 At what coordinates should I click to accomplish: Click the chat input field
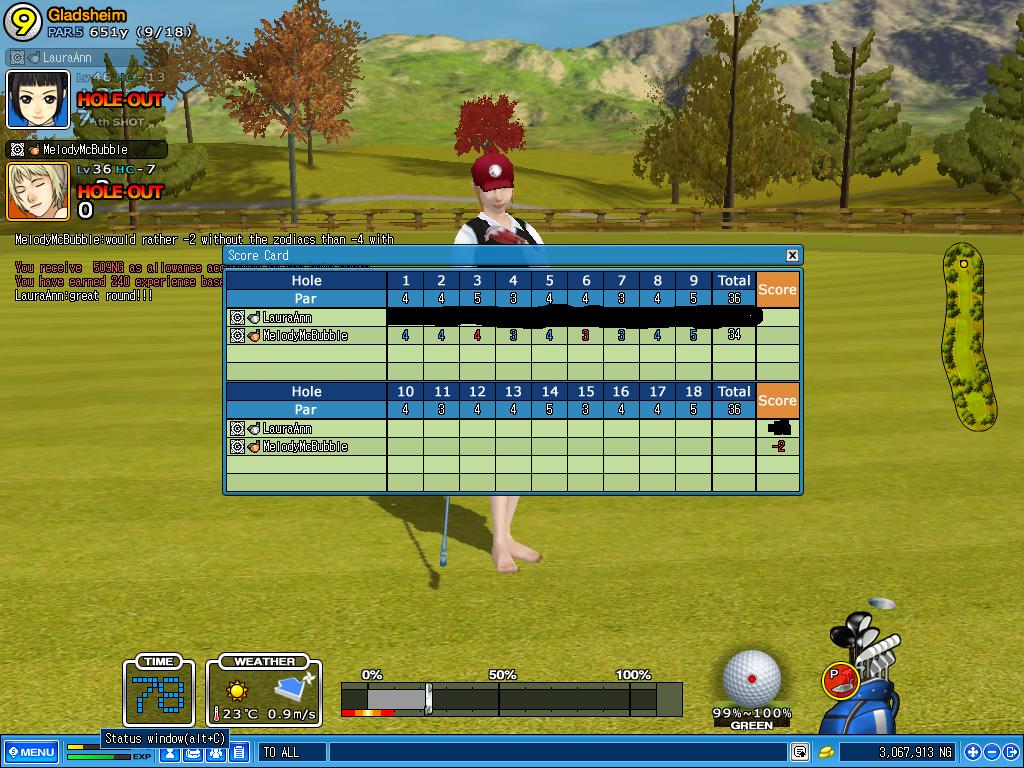[x=555, y=752]
